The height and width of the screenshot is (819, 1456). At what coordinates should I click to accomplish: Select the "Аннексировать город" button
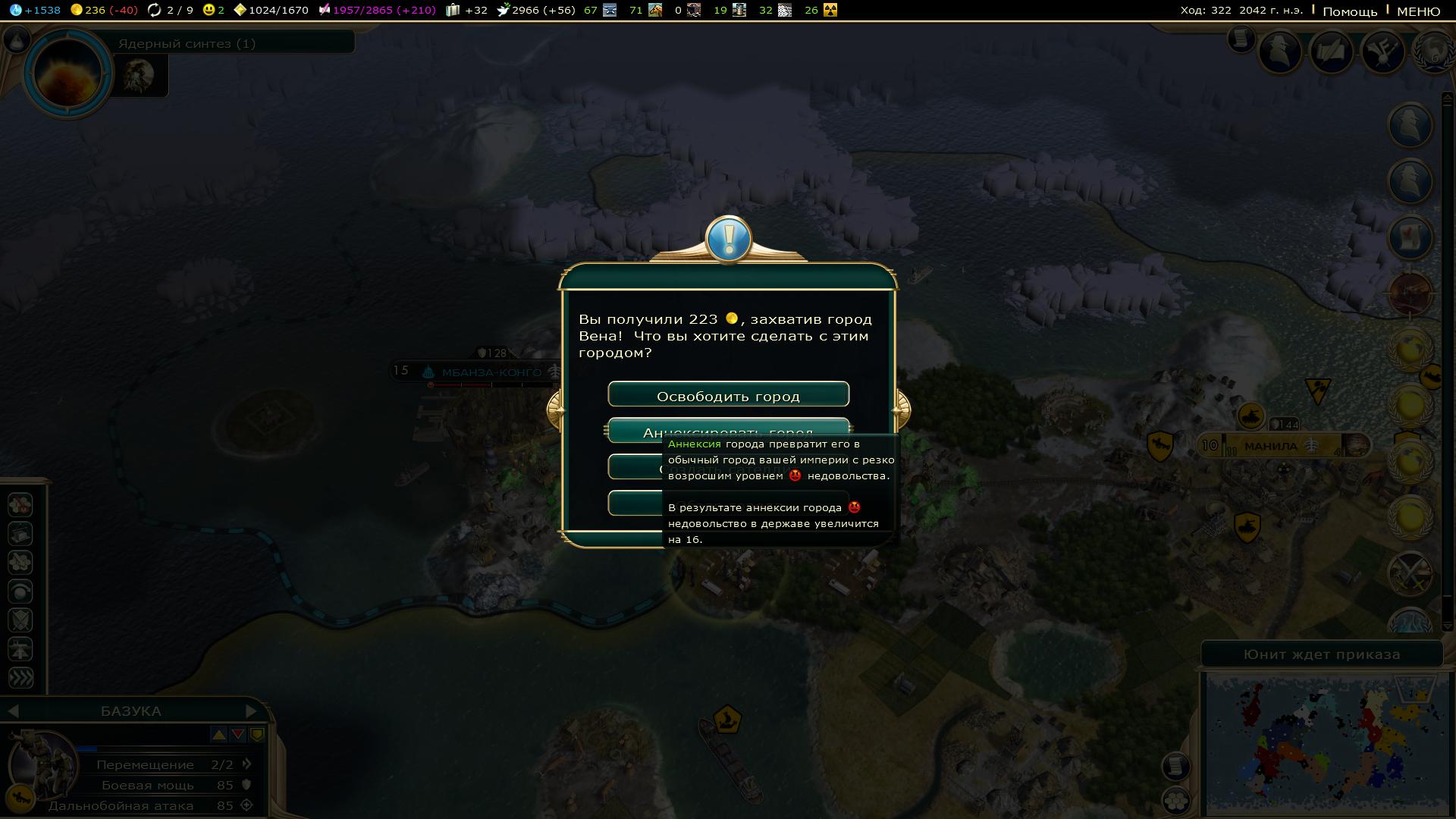tap(728, 428)
